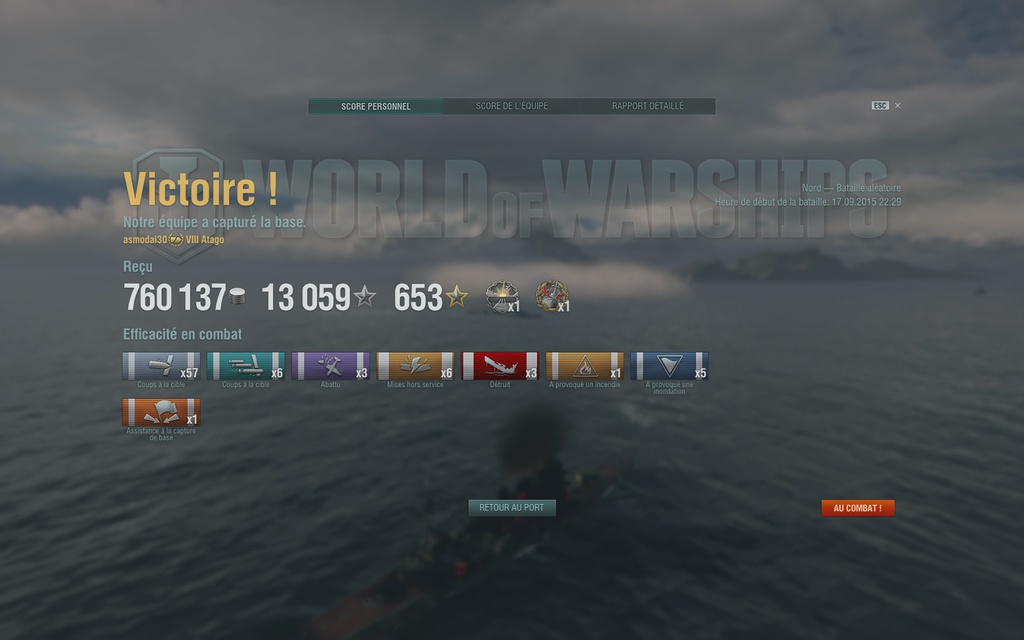Image resolution: width=1024 pixels, height=640 pixels.
Task: Switch to the Score de l'équipe tab
Action: pos(511,106)
